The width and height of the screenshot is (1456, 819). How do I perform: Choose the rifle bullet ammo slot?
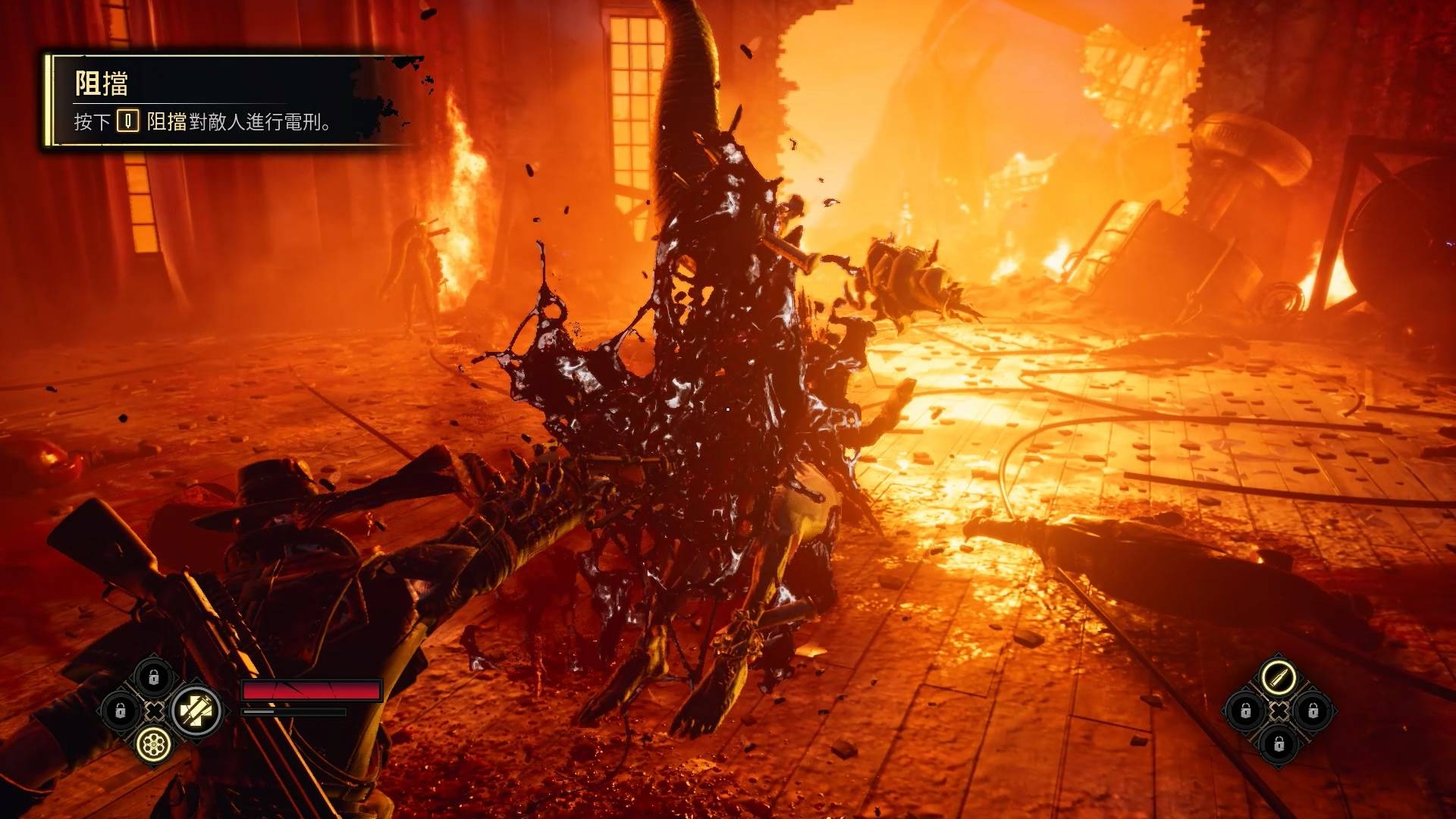point(1279,676)
